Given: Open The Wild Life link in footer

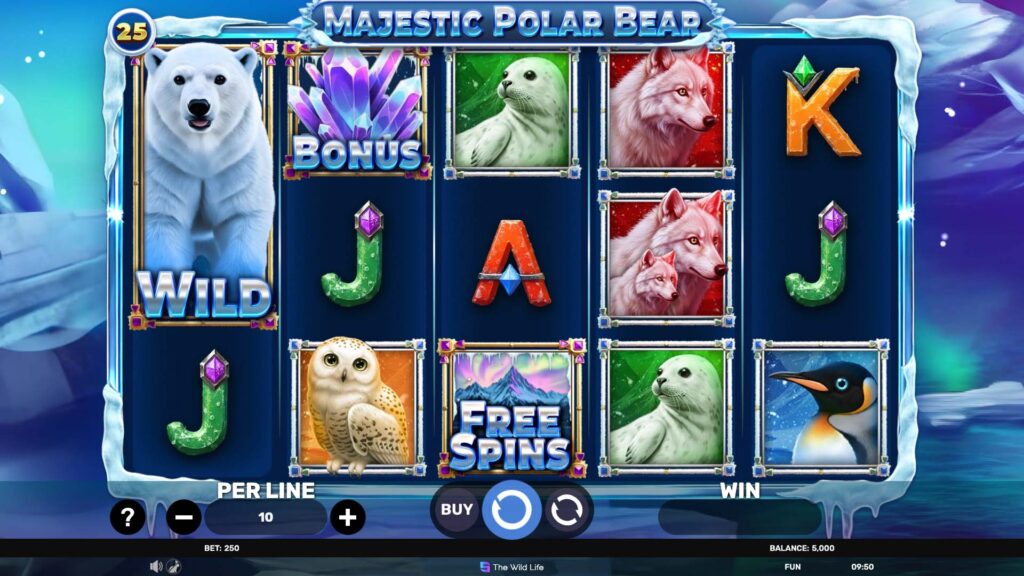Looking at the screenshot, I should coord(512,566).
